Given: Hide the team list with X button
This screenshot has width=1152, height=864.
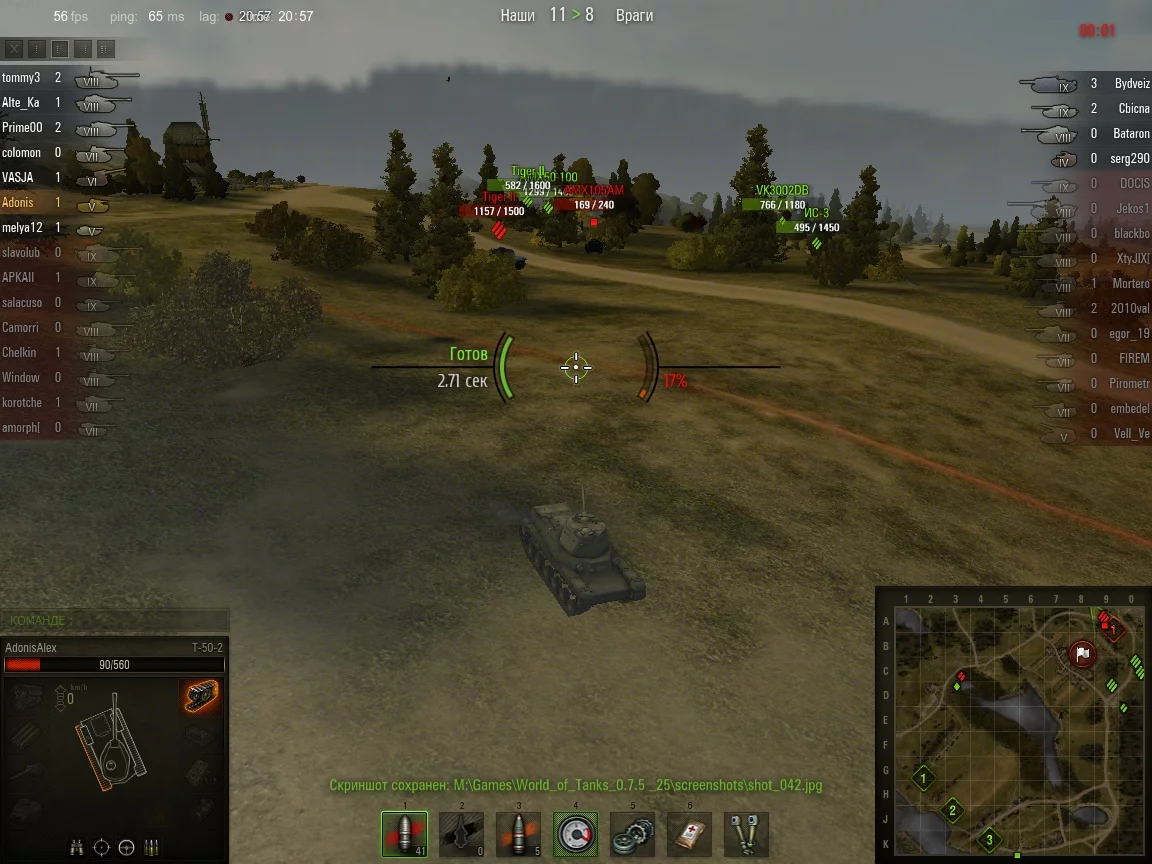Looking at the screenshot, I should 14,49.
